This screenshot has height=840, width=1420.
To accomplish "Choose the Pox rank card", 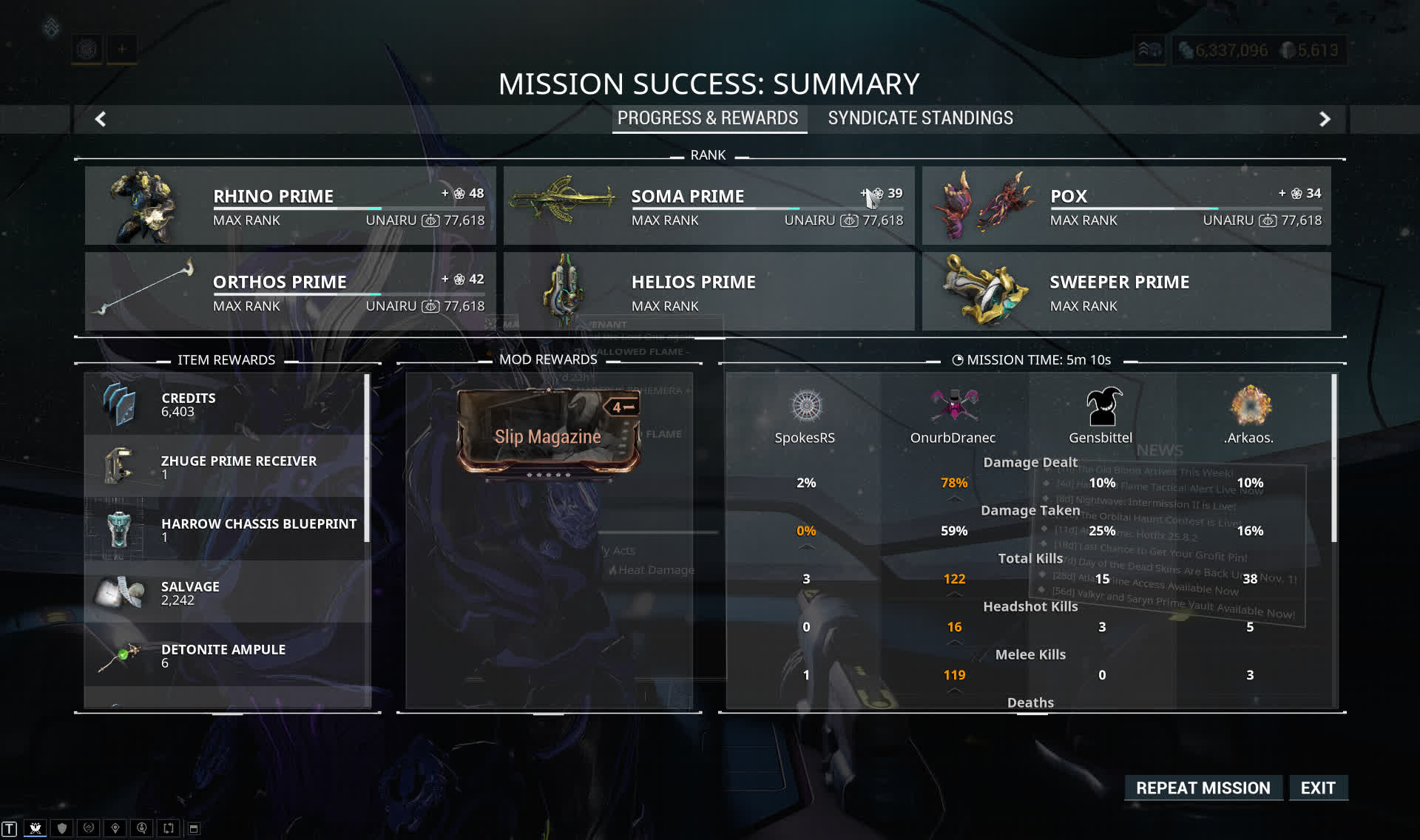I will [x=1126, y=206].
